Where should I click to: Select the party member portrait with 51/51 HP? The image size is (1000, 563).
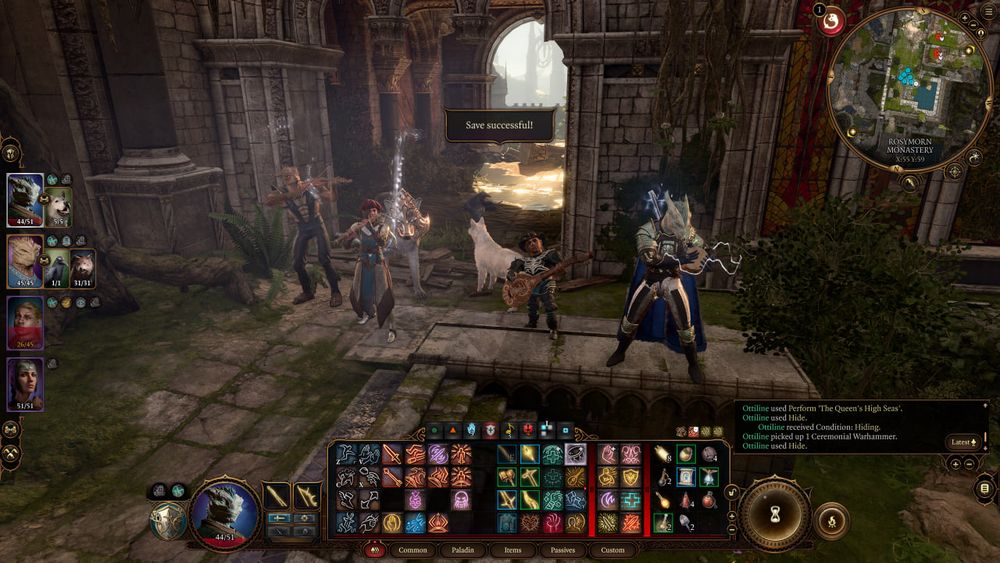click(25, 384)
